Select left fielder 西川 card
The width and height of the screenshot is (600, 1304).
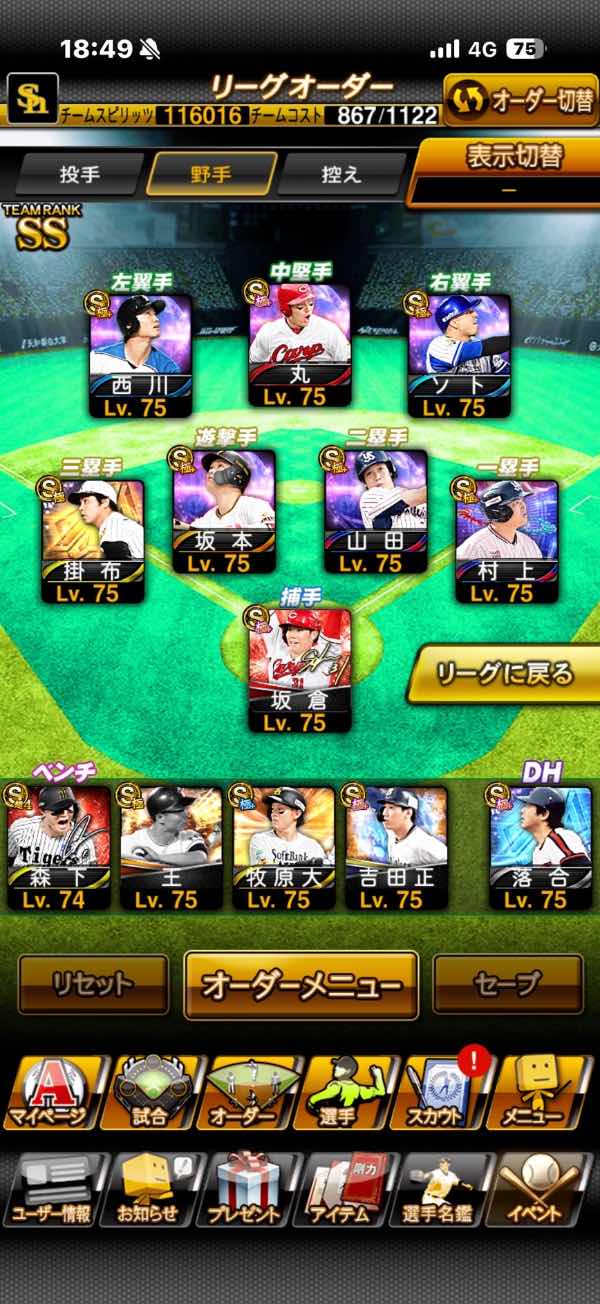140,355
